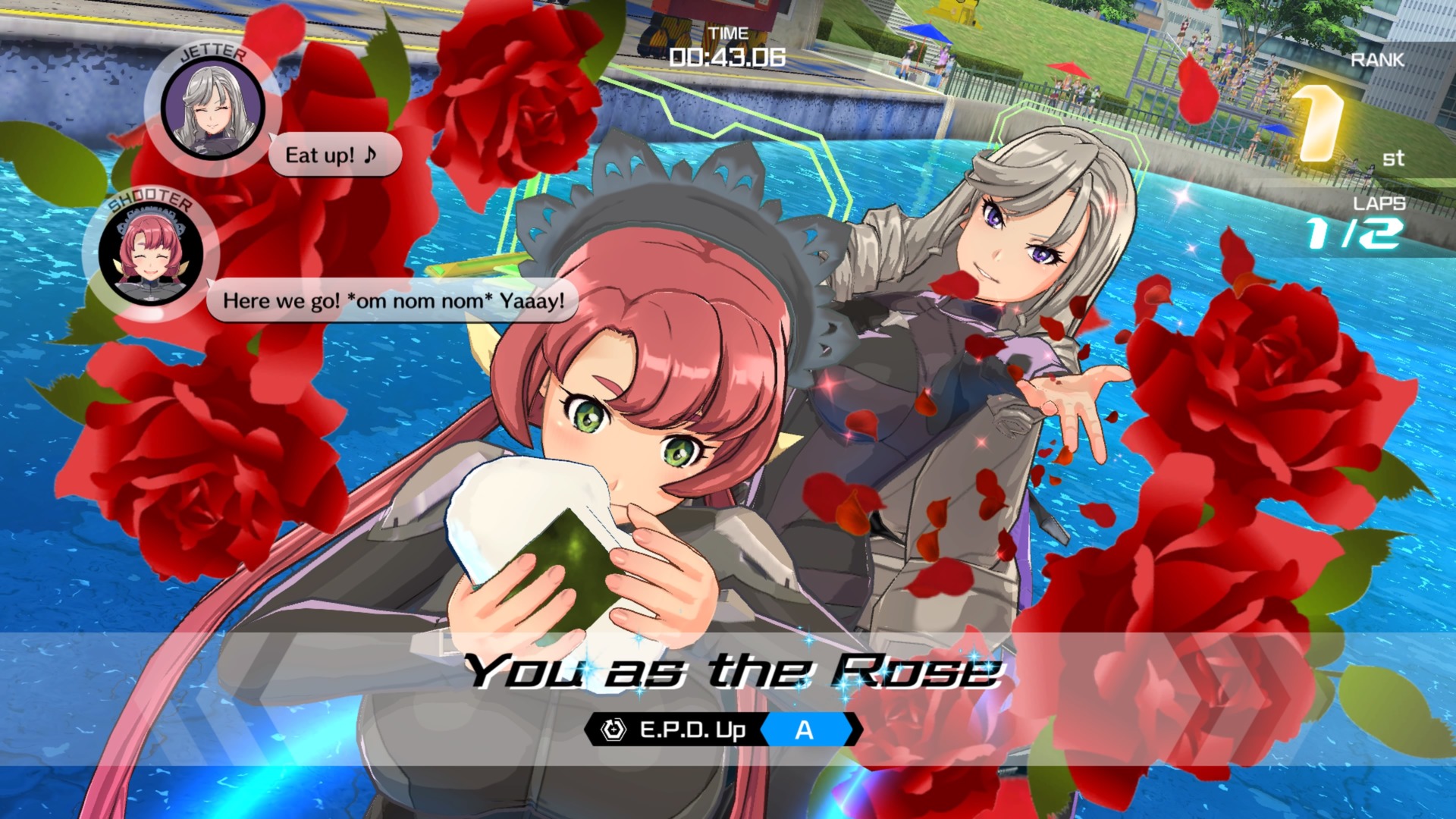Click the E.P.D. Up skill badge
This screenshot has height=819, width=1456.
click(x=723, y=730)
